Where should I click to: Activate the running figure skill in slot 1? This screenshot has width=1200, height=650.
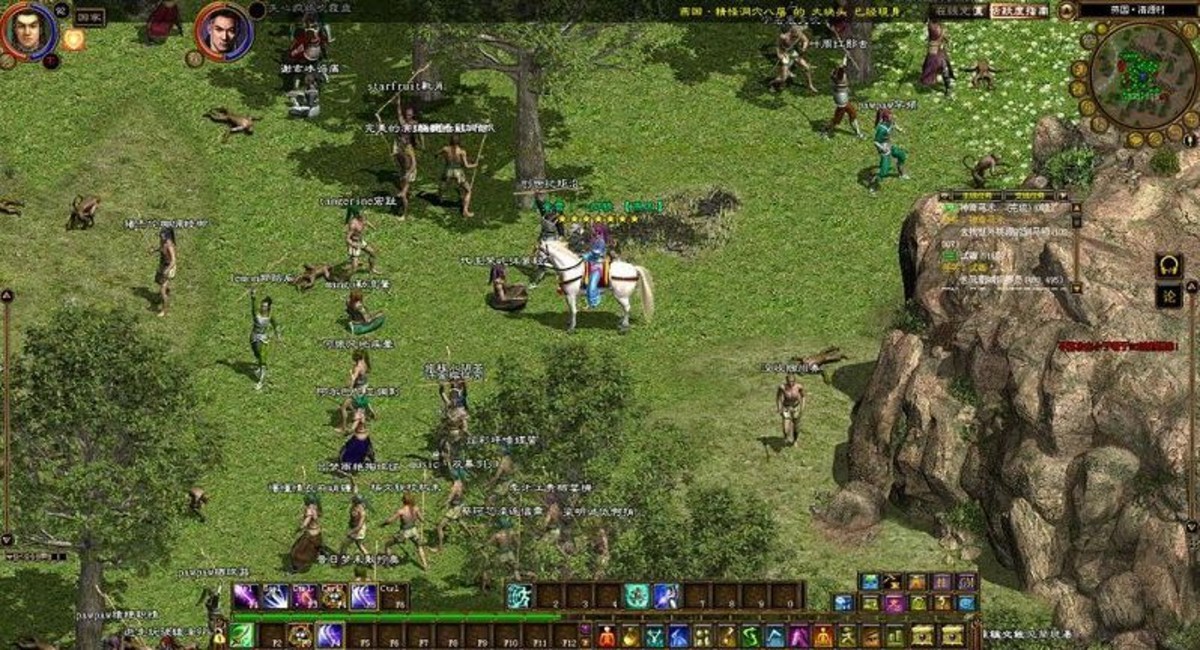tap(519, 596)
